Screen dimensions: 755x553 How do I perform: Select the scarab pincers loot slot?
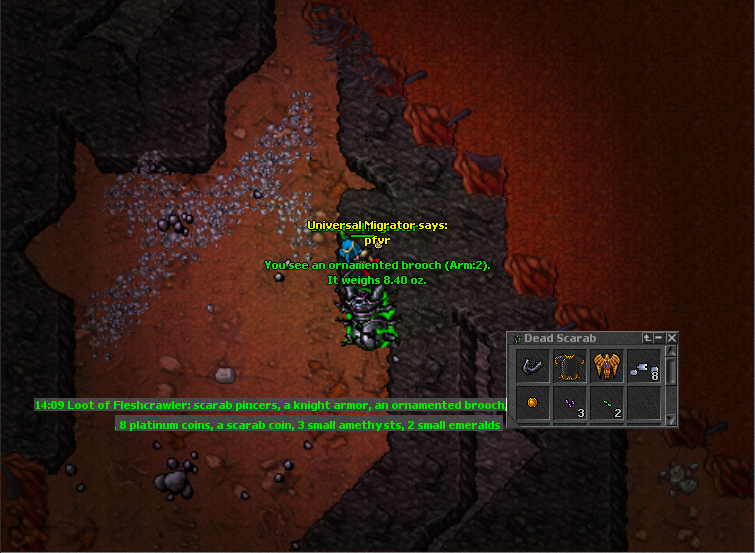(532, 366)
